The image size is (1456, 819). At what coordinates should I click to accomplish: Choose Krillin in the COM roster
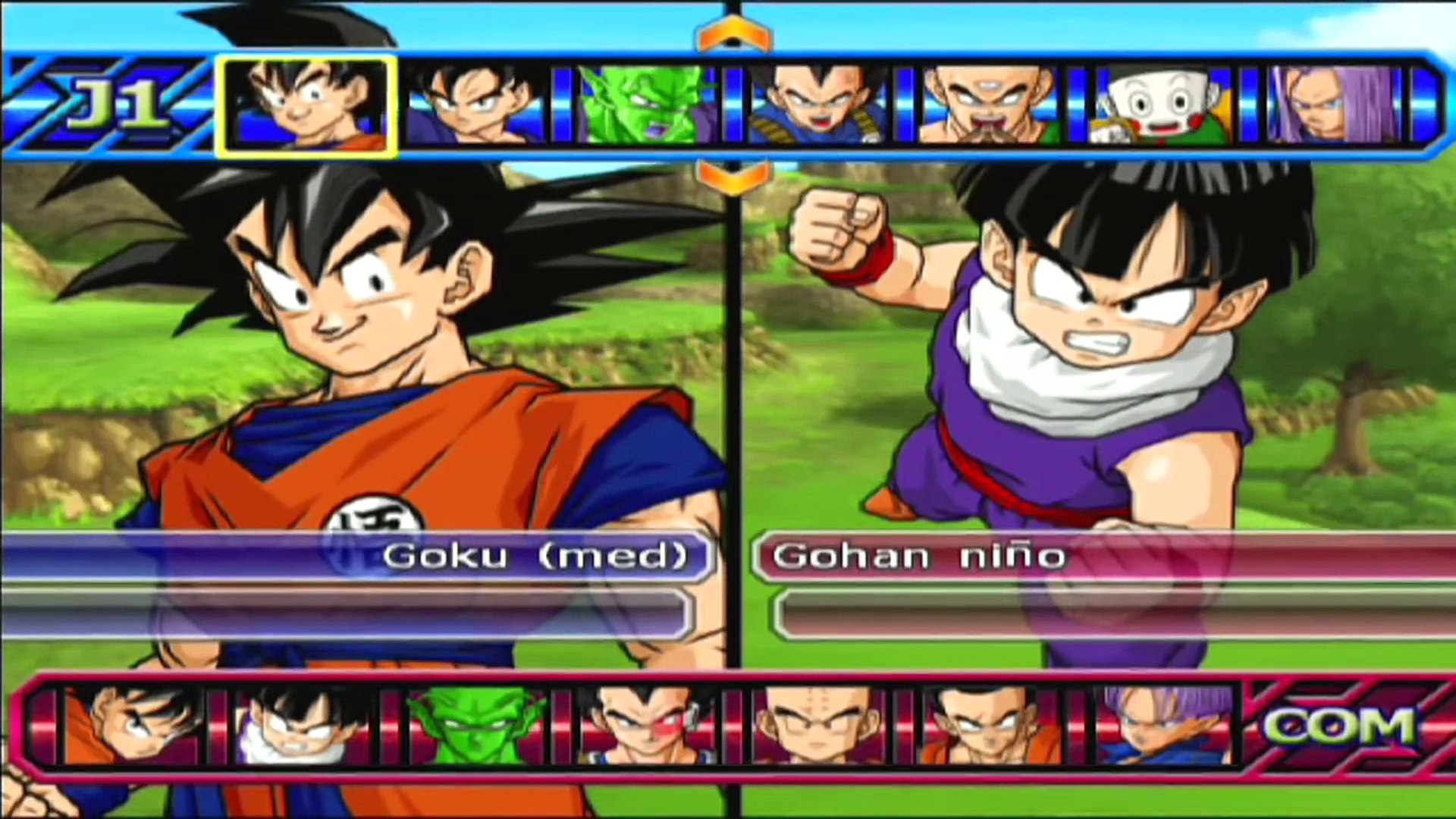tap(817, 726)
